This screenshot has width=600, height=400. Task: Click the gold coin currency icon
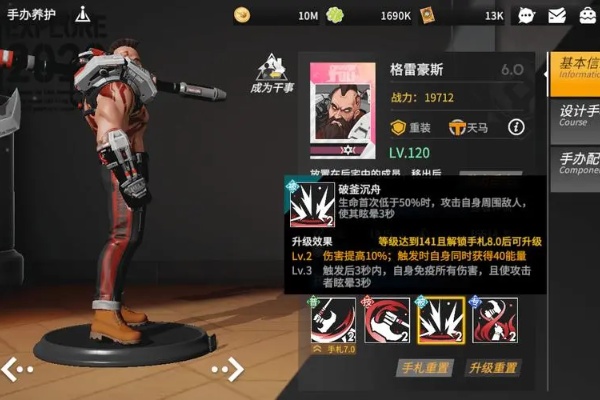click(242, 15)
